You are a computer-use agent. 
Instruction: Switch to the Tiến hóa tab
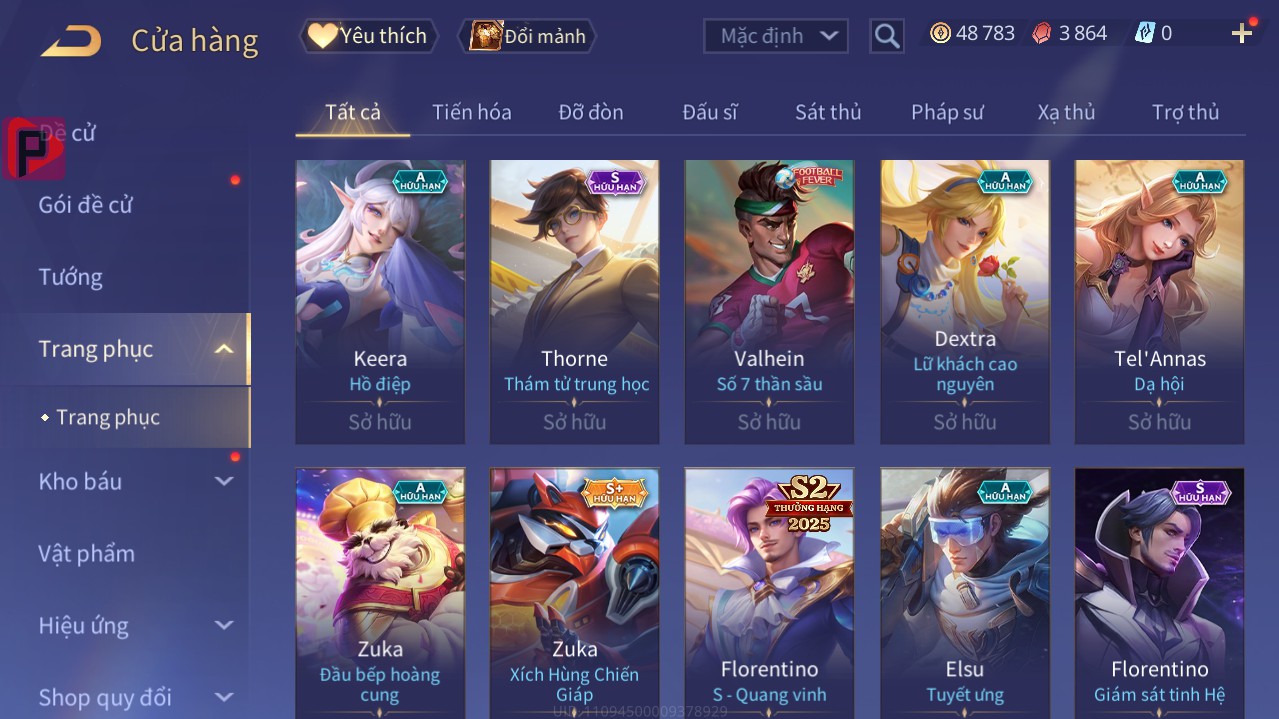click(471, 112)
